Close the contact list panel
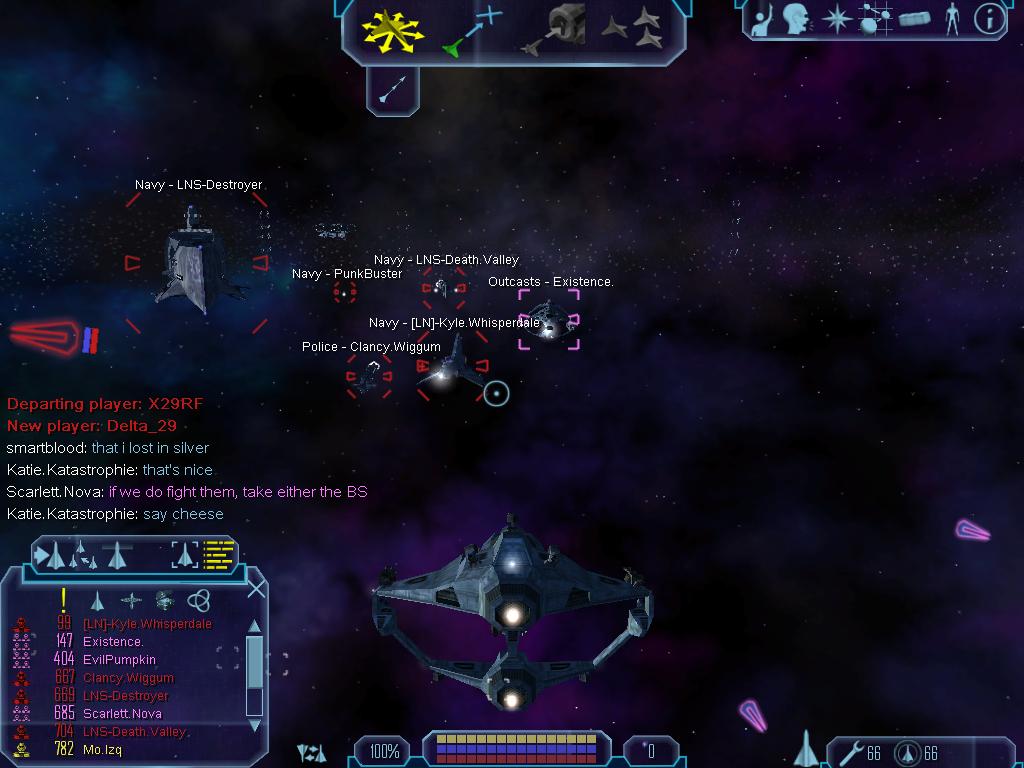The height and width of the screenshot is (768, 1024). [256, 589]
